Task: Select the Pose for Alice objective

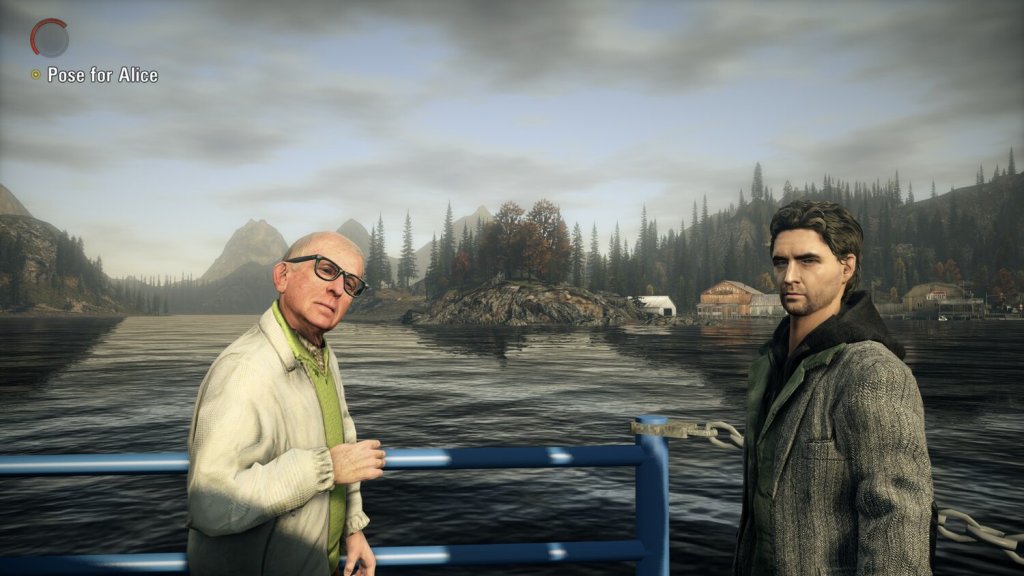Action: pos(102,75)
